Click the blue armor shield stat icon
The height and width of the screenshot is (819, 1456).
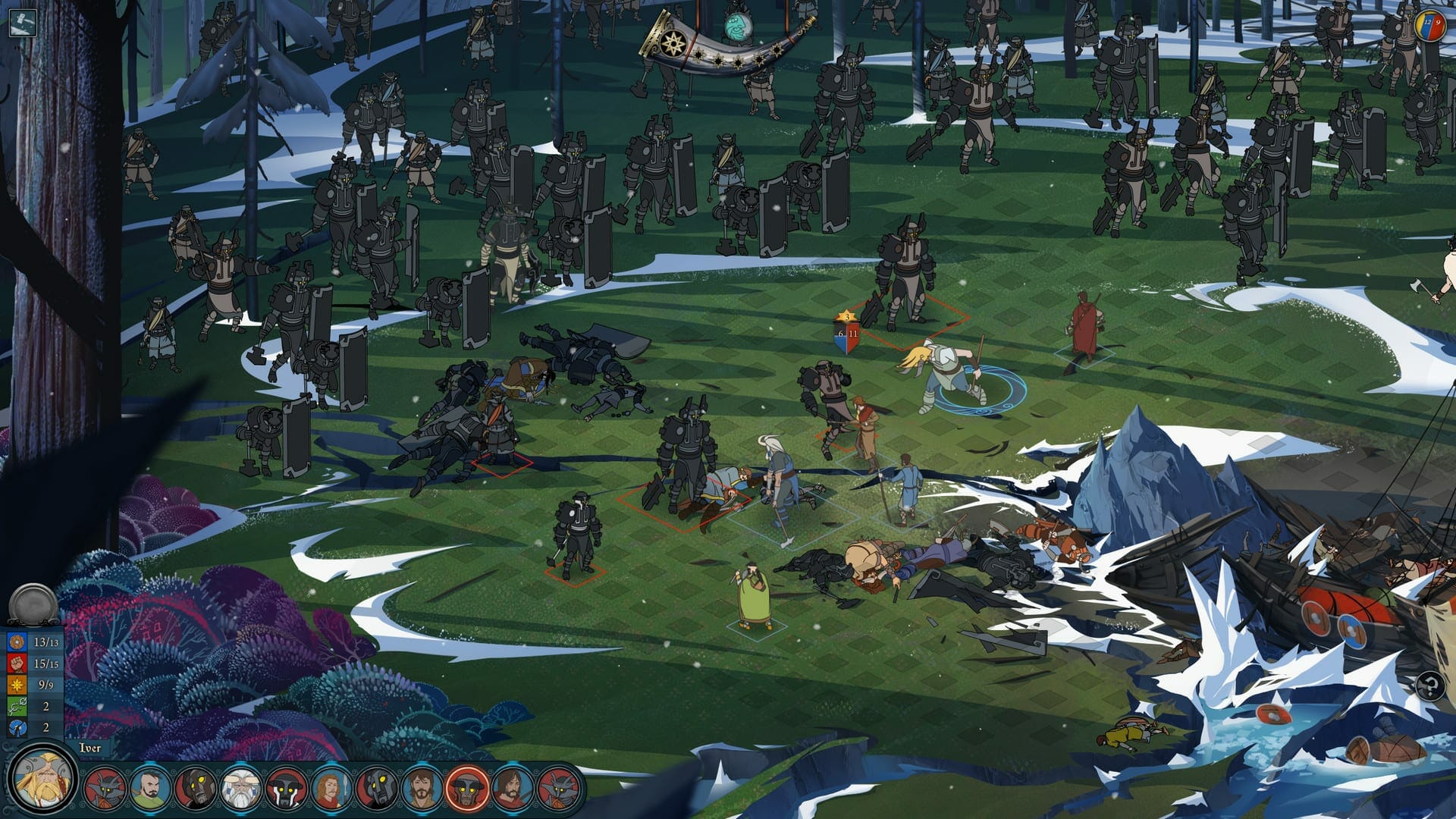pos(17,642)
